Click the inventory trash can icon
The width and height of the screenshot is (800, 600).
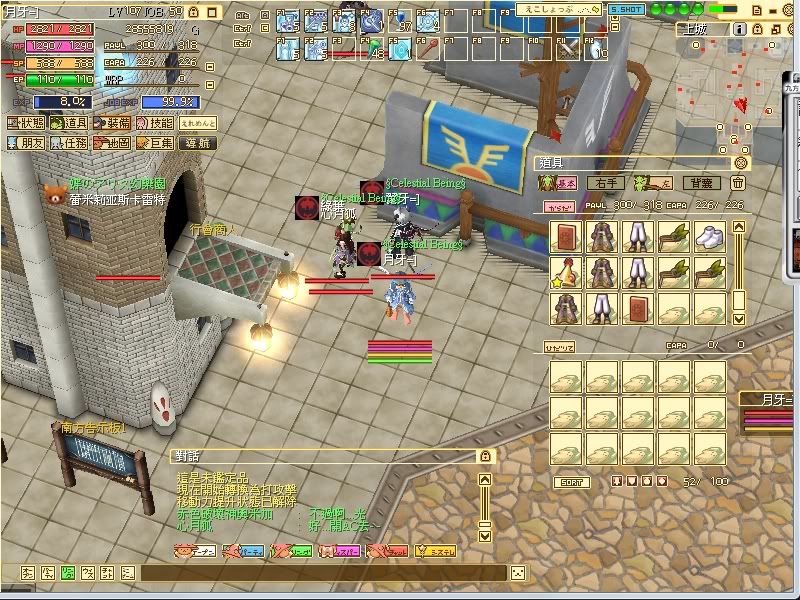pyautogui.click(x=737, y=183)
